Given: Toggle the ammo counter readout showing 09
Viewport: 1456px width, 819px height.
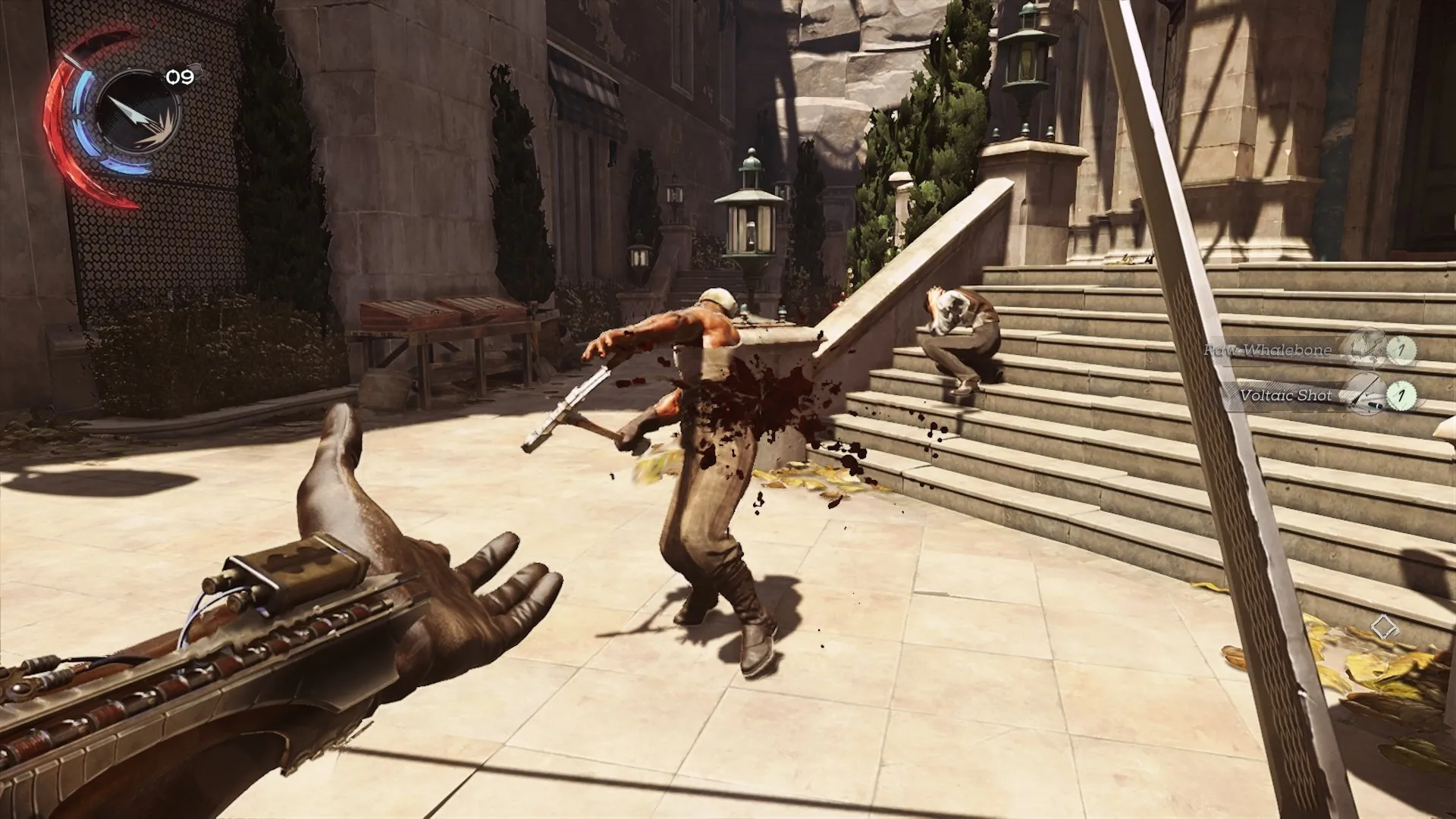Looking at the screenshot, I should [182, 76].
